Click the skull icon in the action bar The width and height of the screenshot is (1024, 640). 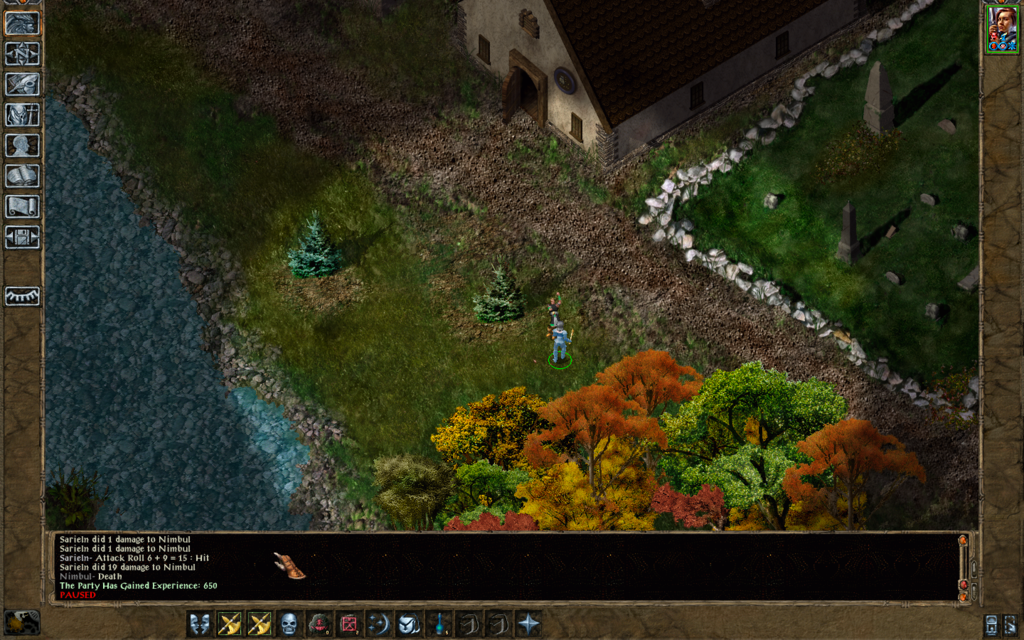(x=289, y=624)
